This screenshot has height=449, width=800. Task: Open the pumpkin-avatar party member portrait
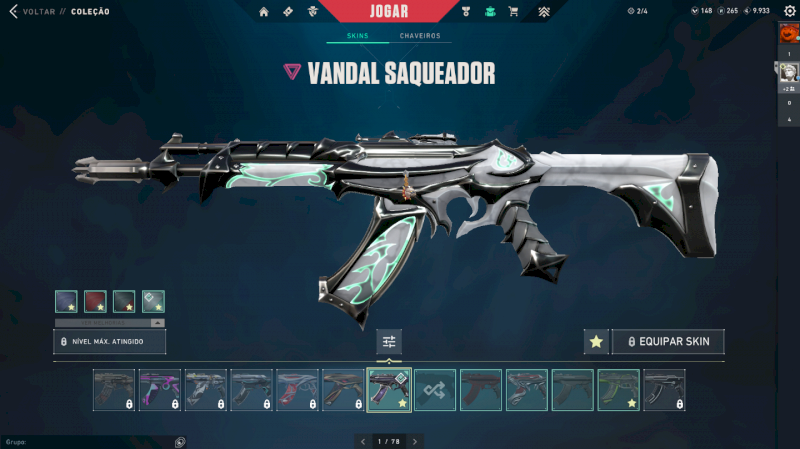pos(788,34)
